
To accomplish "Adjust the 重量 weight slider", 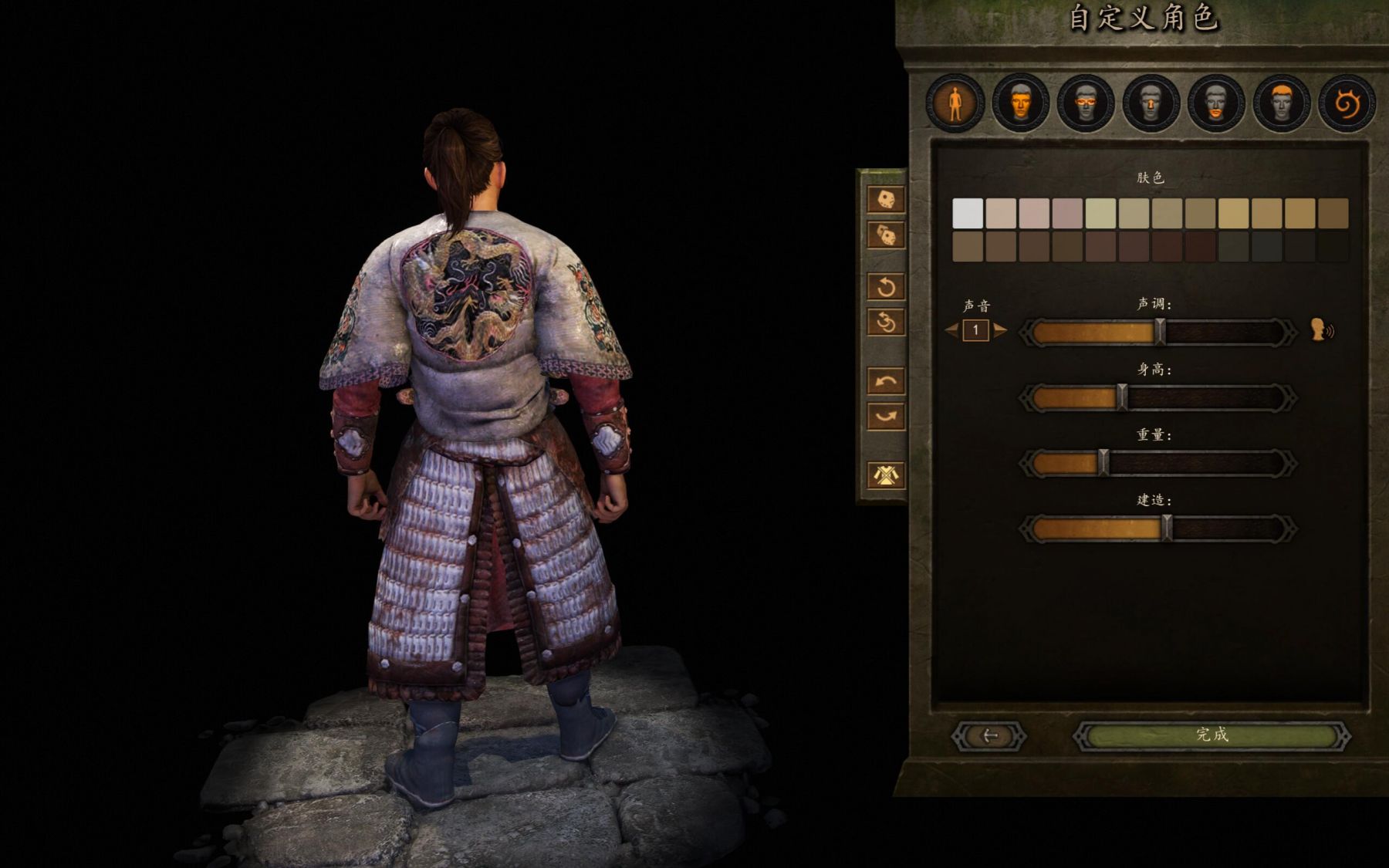I will point(1157,464).
